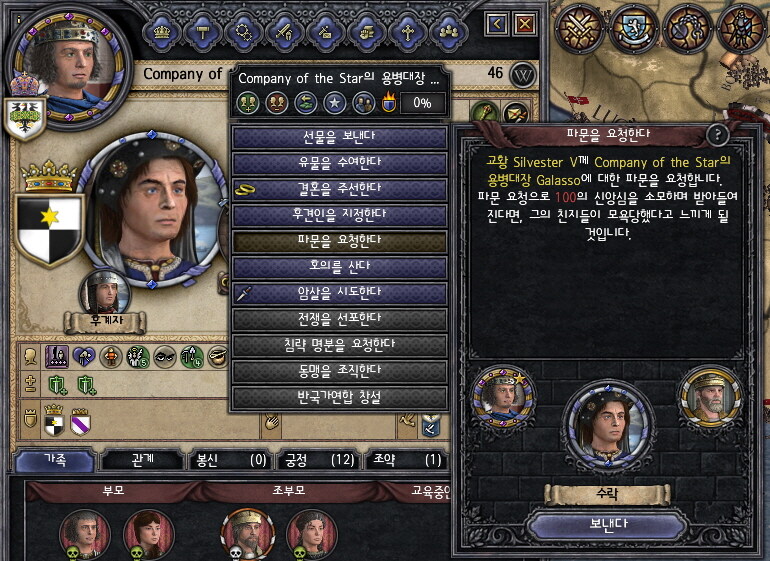Select '파문을 요청한다' in the action list
The image size is (770, 561).
(x=339, y=241)
